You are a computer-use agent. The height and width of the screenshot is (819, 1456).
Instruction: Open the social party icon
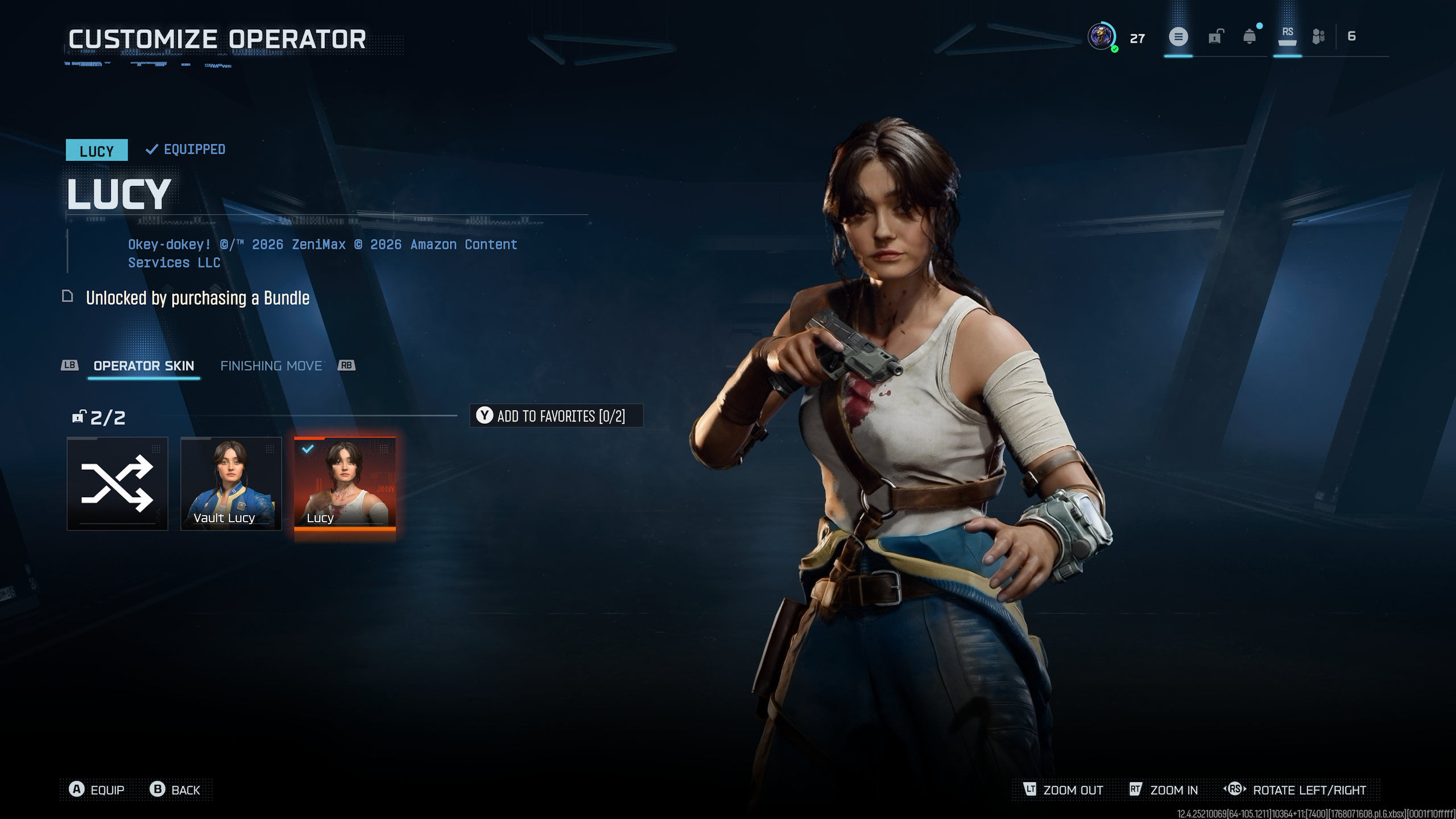coord(1318,37)
